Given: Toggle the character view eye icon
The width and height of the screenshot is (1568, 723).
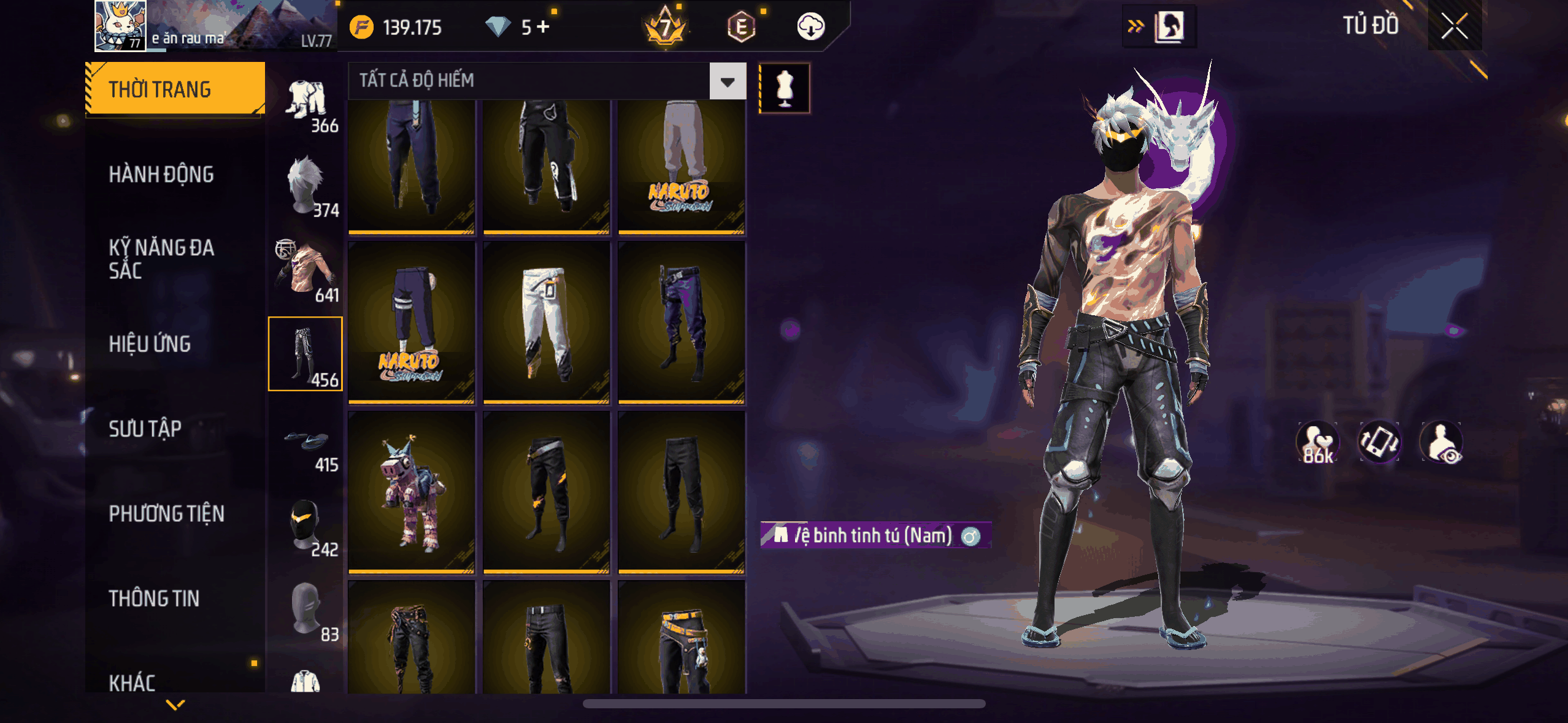Looking at the screenshot, I should click(1442, 442).
